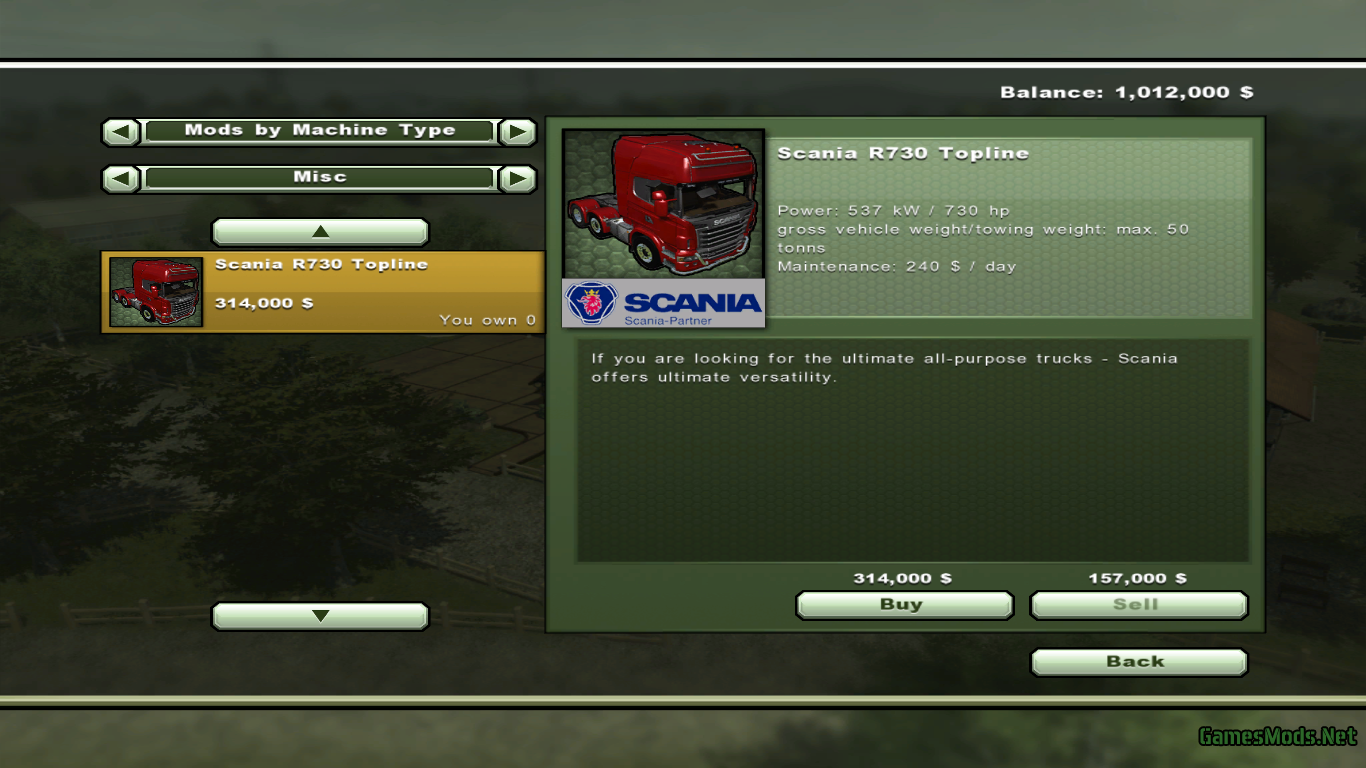Image resolution: width=1366 pixels, height=768 pixels.
Task: Click the 157,000 $ sell price label
Action: pyautogui.click(x=1136, y=577)
